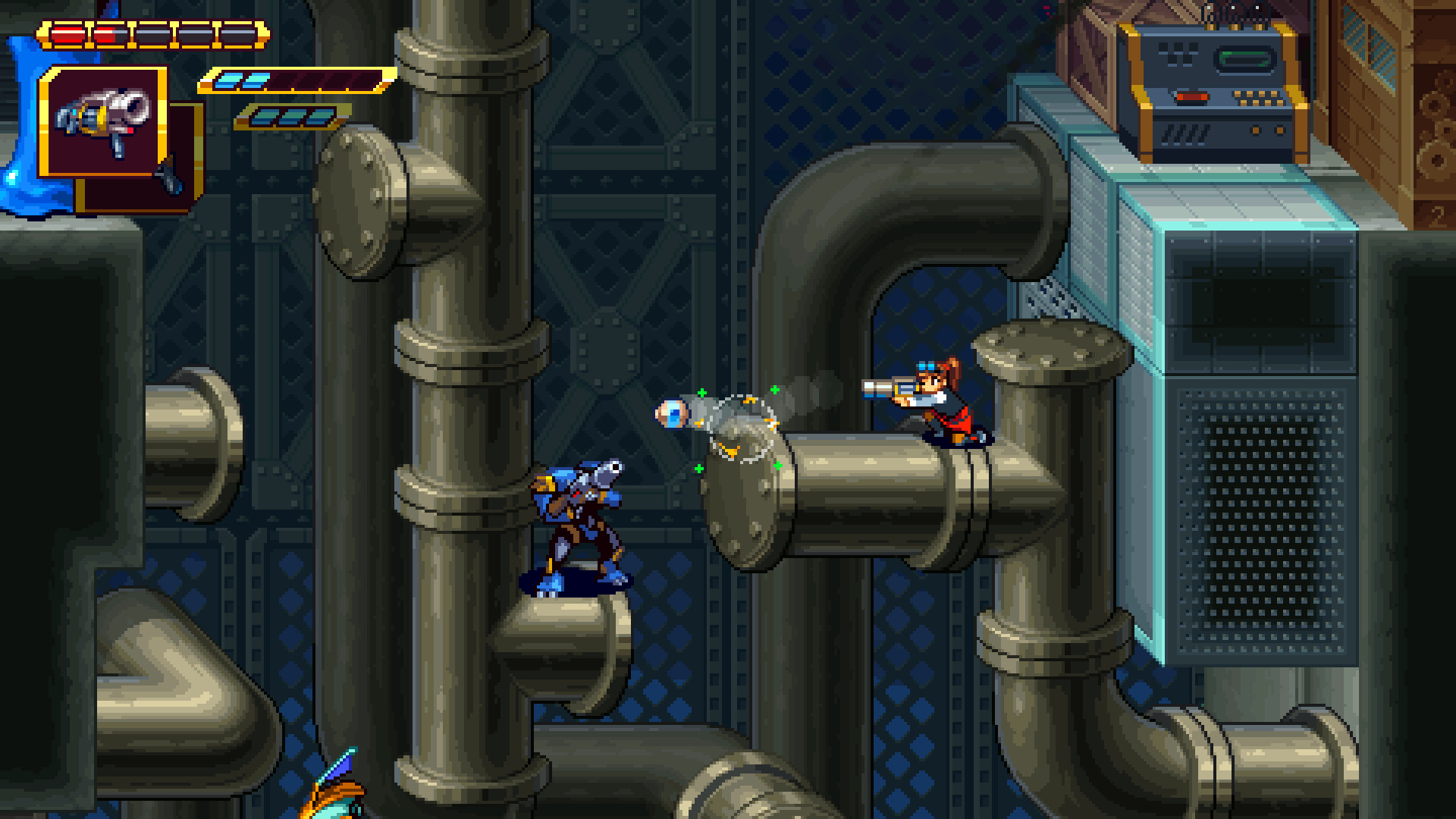Viewport: 1456px width, 819px height.
Task: Open the console's gold keypad button grid
Action: pos(1259,99)
